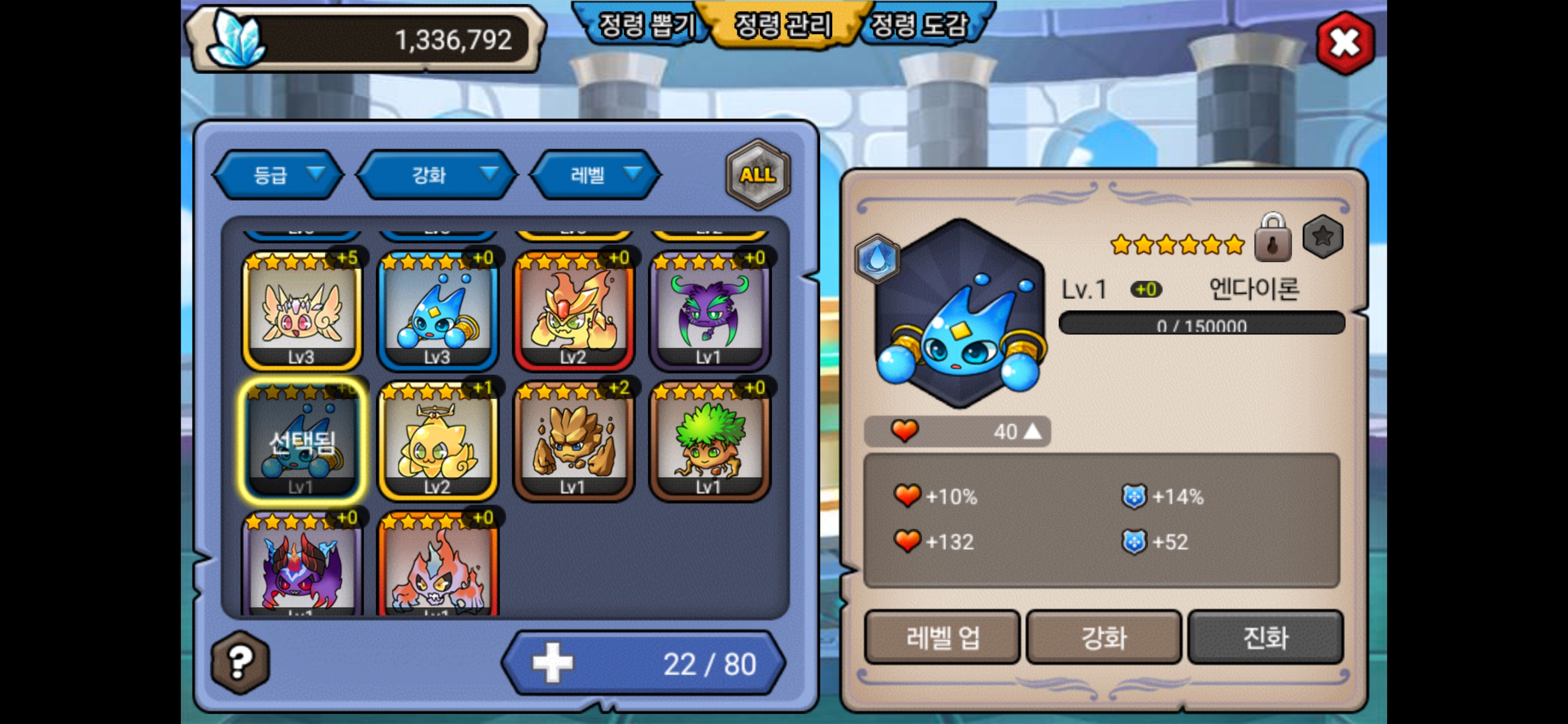Select the purple horned bat spirit Lv1

710,312
